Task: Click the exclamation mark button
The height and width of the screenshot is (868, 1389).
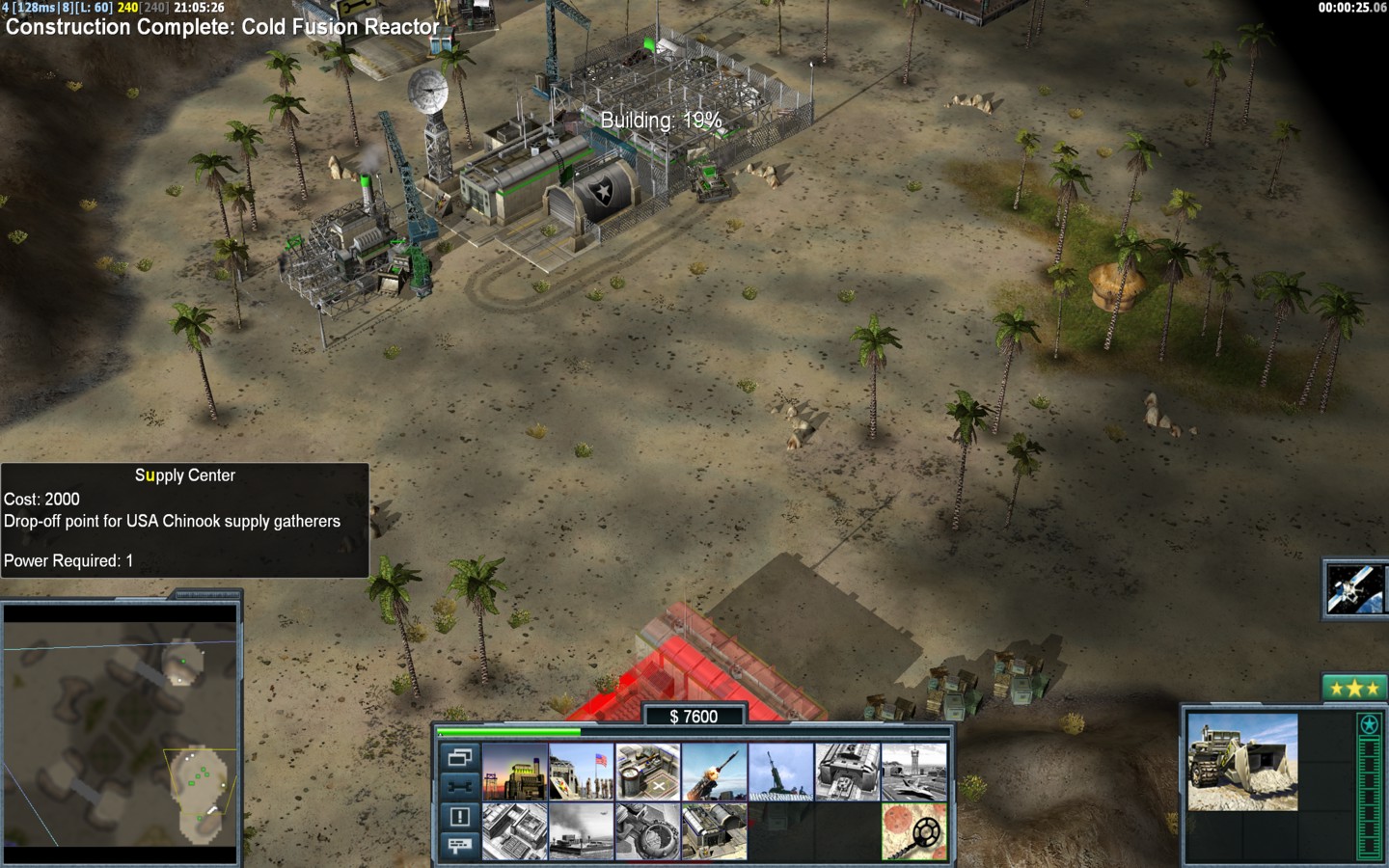Action: point(459,817)
